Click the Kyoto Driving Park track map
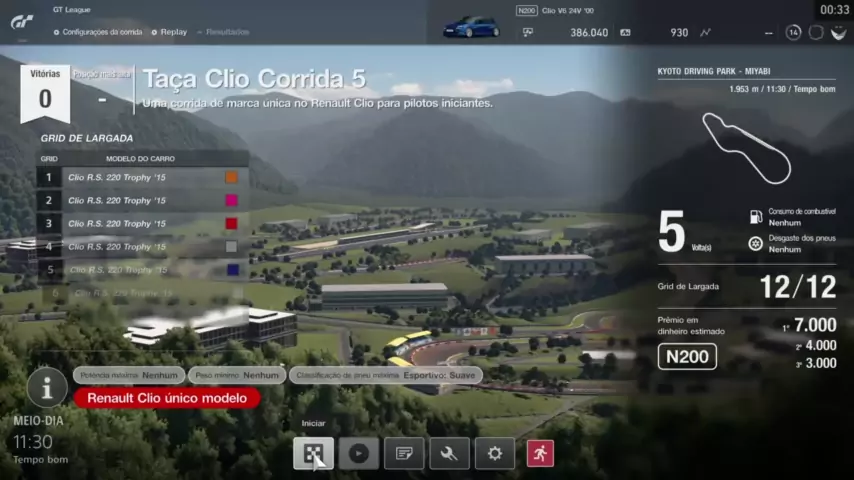Viewport: 854px width, 480px height. [745, 147]
